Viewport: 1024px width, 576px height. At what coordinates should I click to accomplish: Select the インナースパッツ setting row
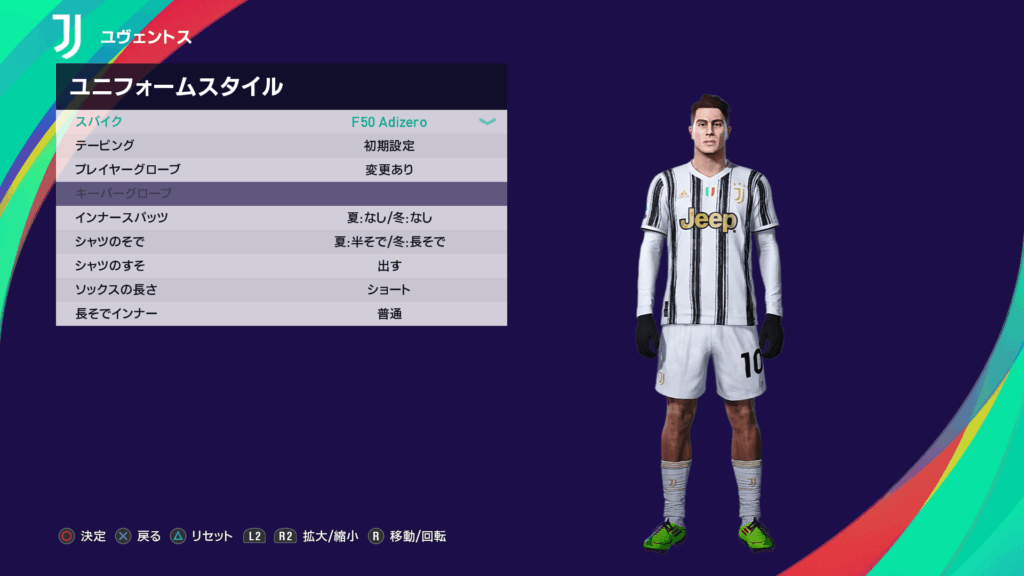click(x=280, y=218)
